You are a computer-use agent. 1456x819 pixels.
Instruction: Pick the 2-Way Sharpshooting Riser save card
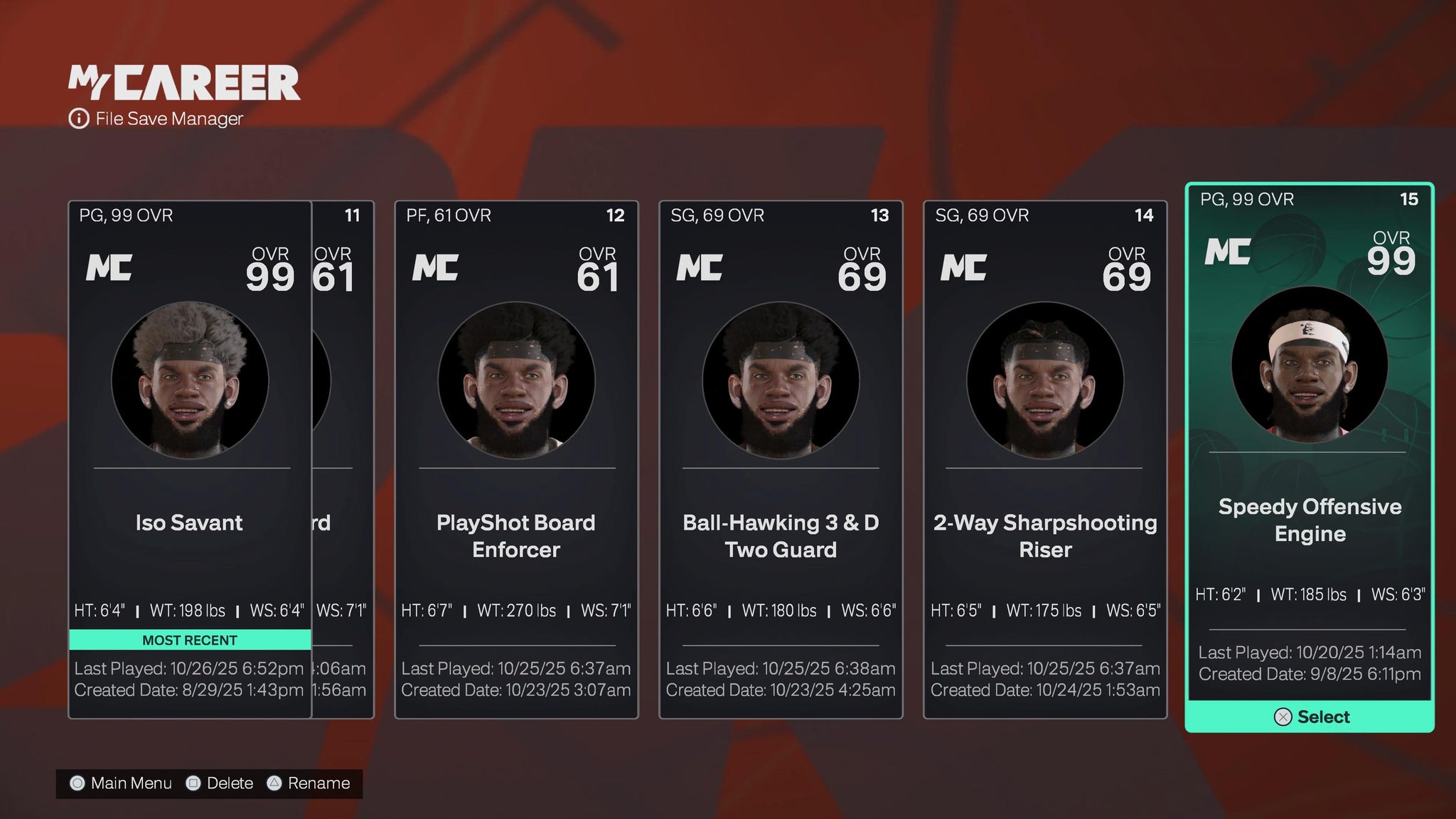pos(1045,459)
